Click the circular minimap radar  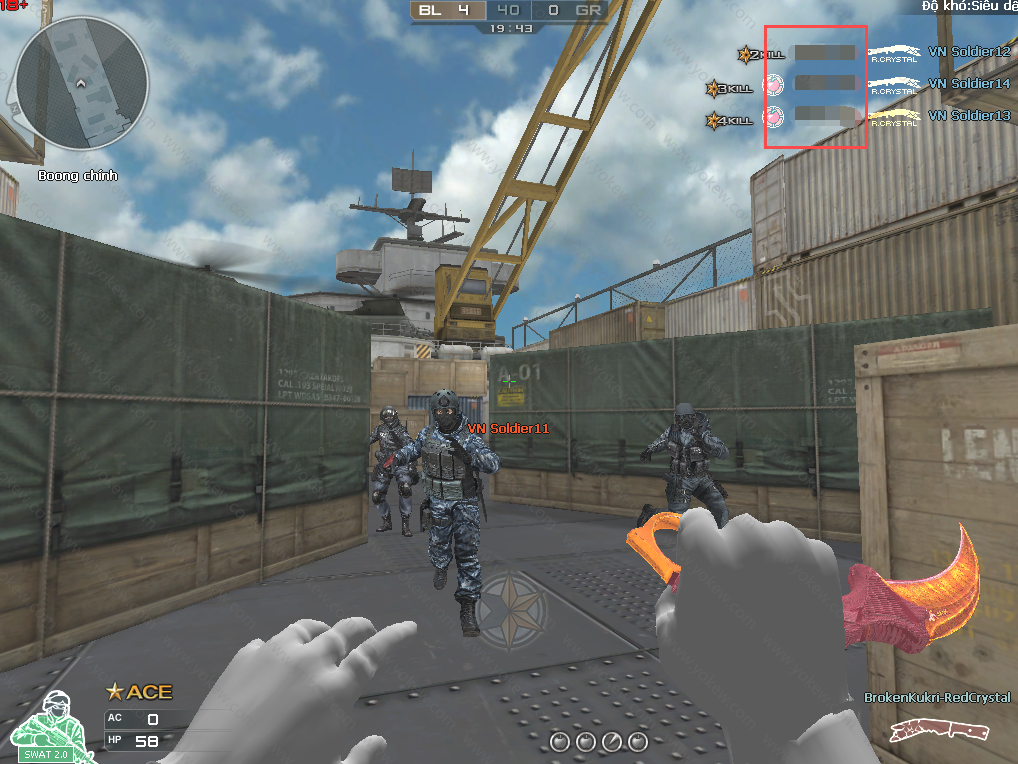pos(82,83)
